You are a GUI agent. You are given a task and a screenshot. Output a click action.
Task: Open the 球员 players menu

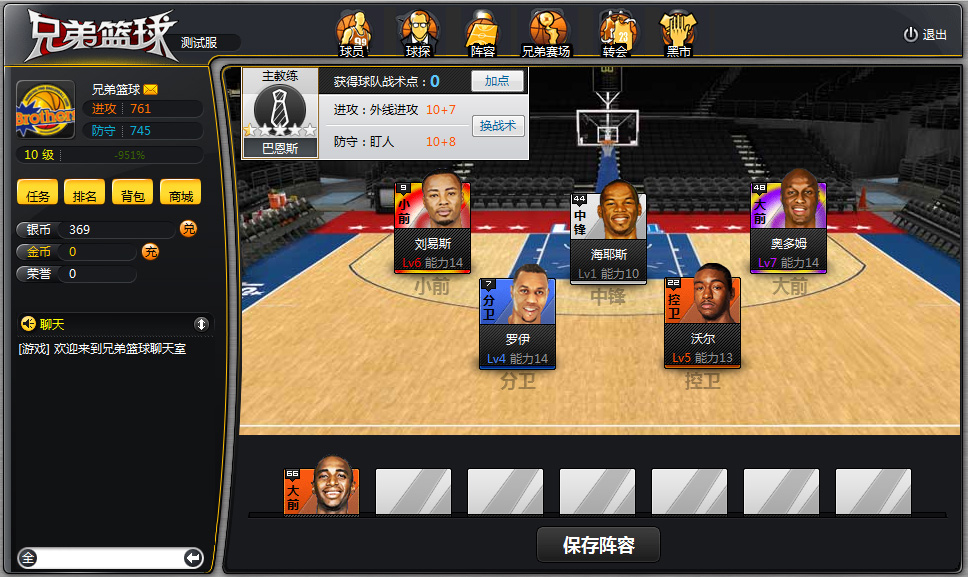352,34
